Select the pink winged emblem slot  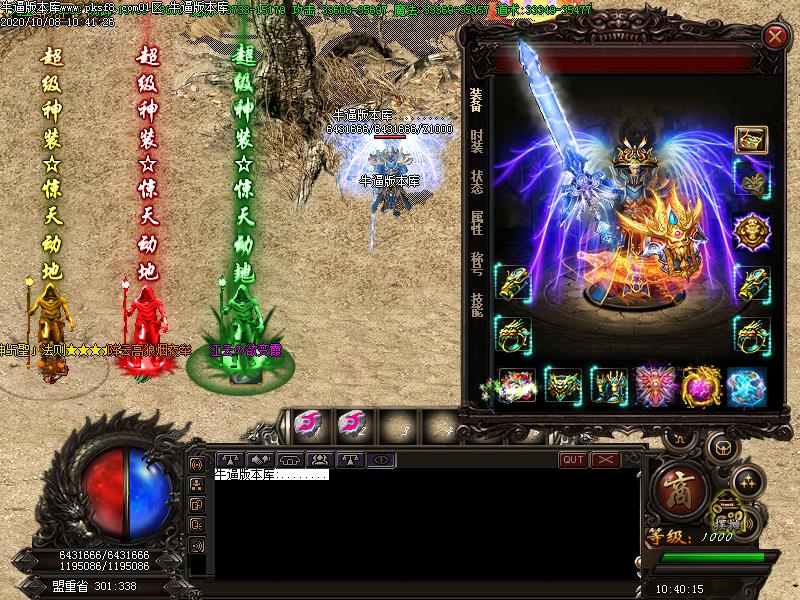[655, 386]
